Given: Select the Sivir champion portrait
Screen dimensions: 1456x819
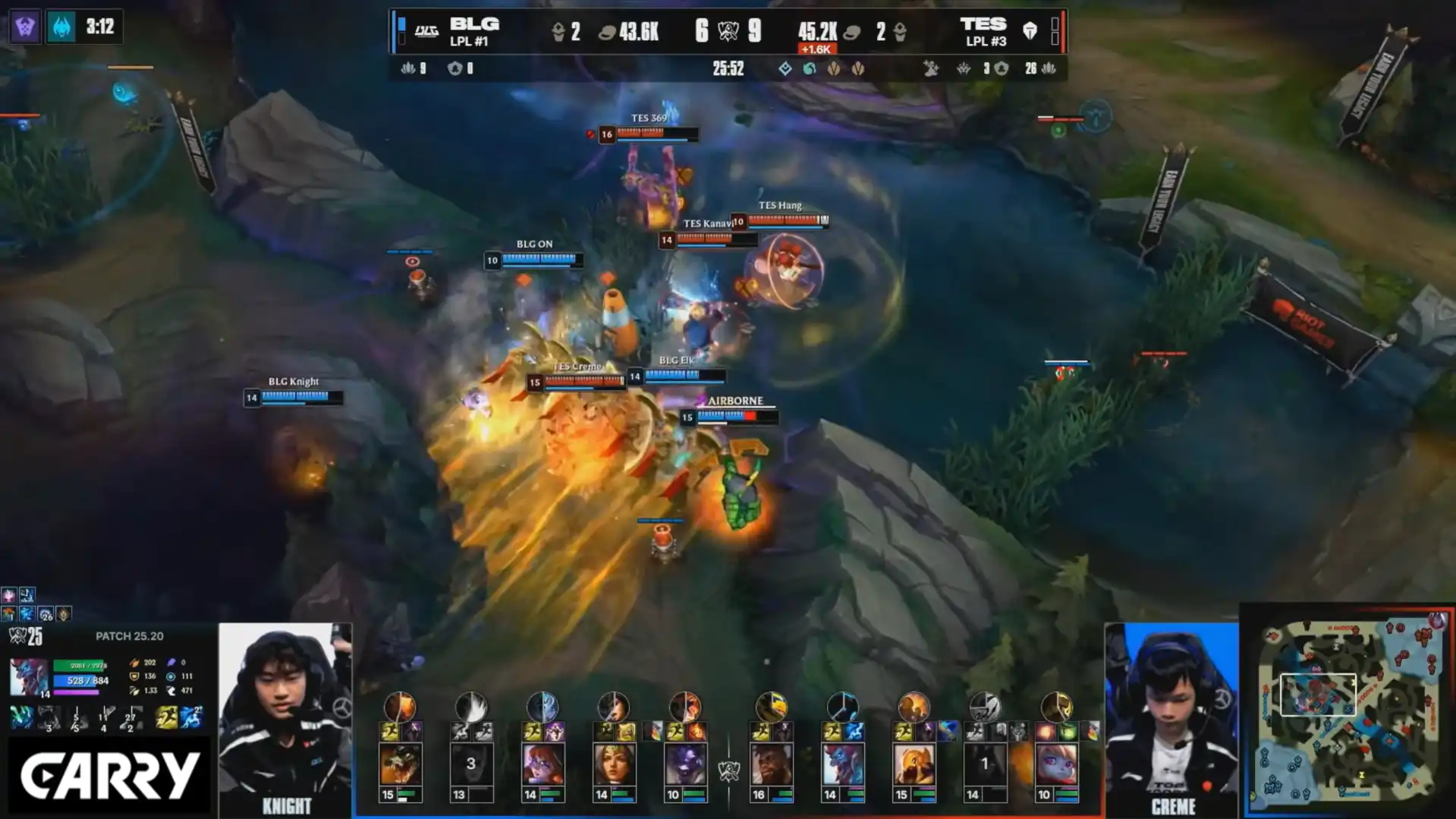Looking at the screenshot, I should (613, 764).
